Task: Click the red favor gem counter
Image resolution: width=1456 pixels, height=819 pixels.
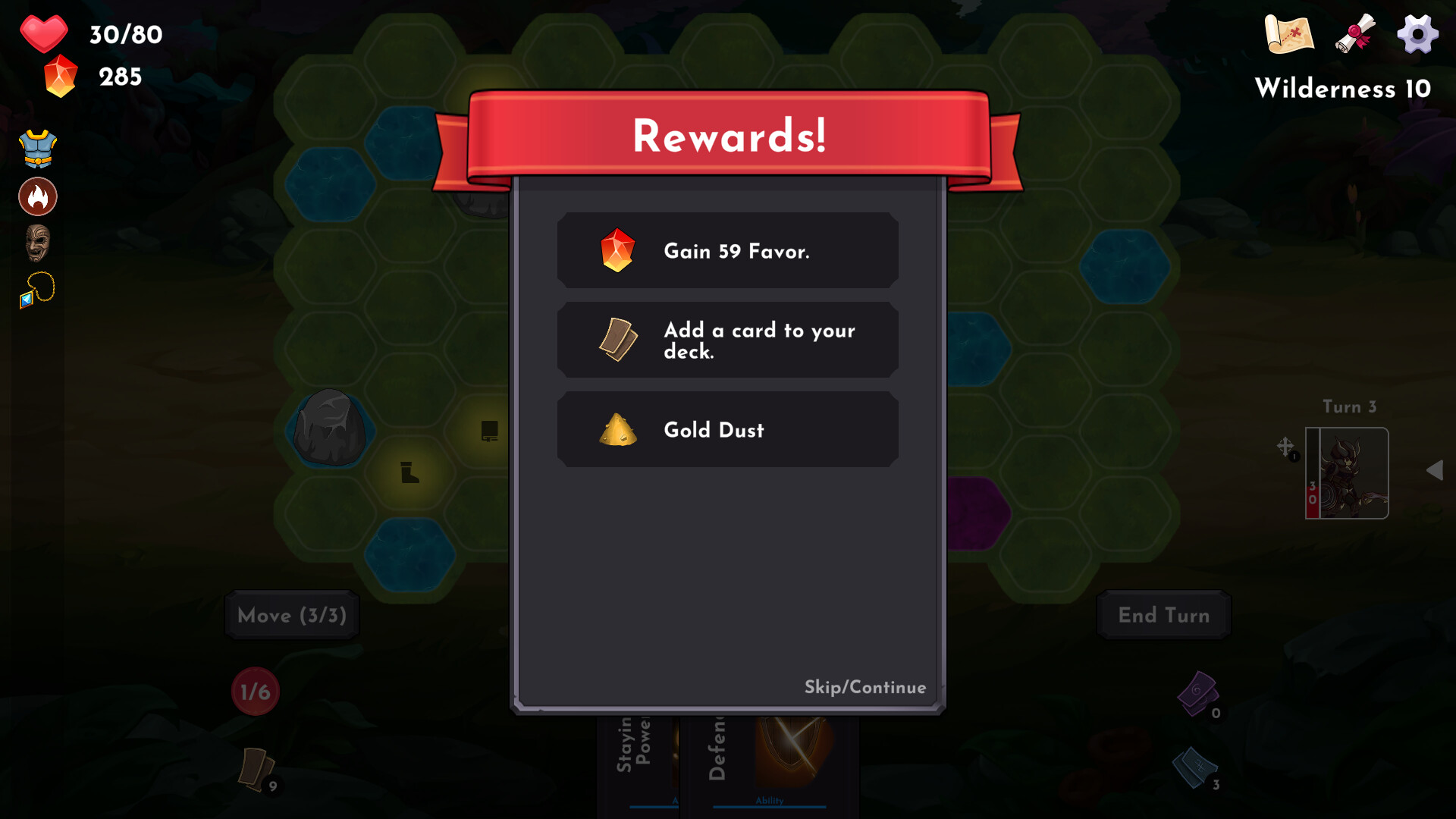Action: pyautogui.click(x=61, y=76)
